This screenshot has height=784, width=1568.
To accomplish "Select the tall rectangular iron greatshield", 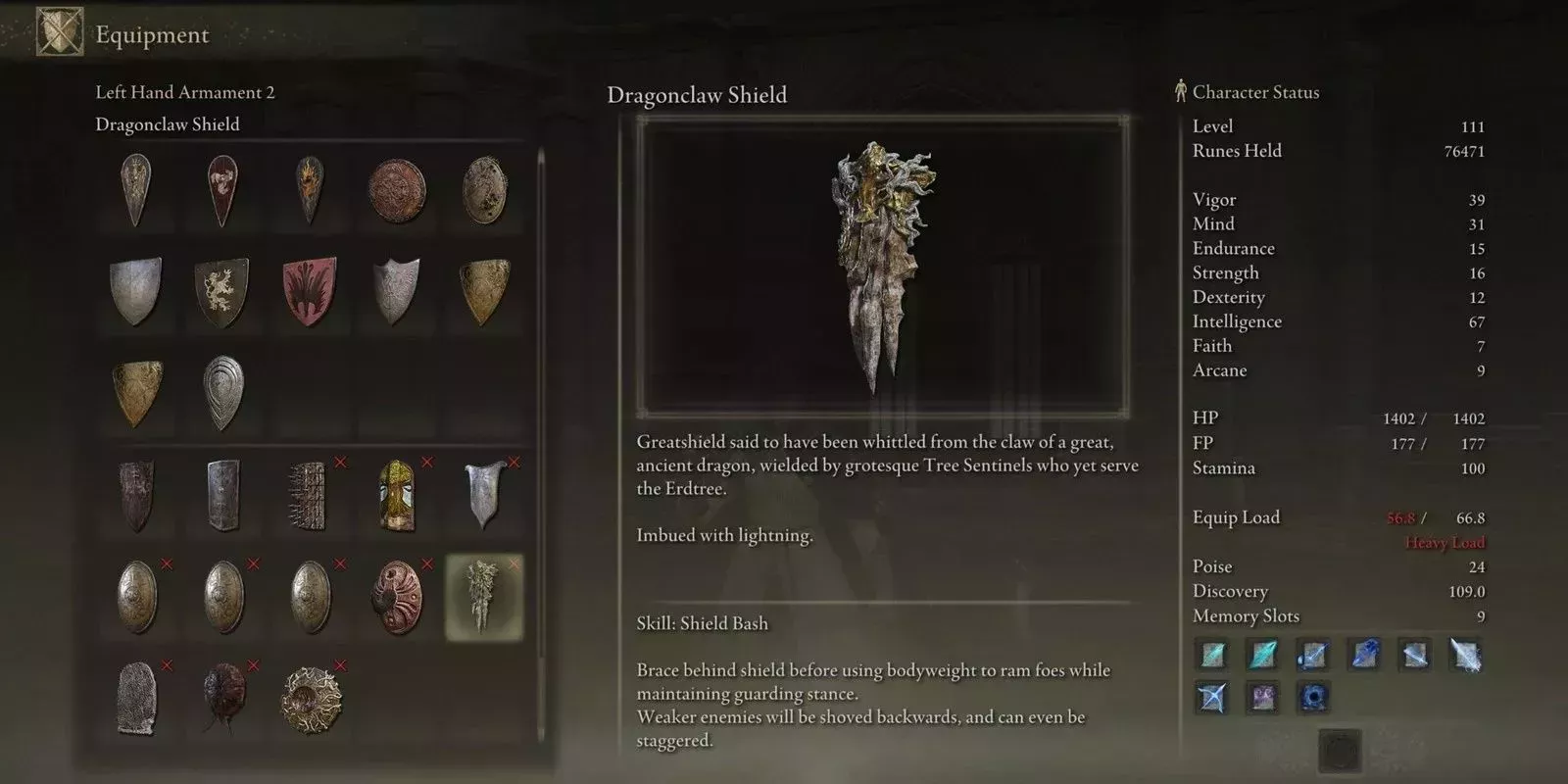I will coord(221,495).
